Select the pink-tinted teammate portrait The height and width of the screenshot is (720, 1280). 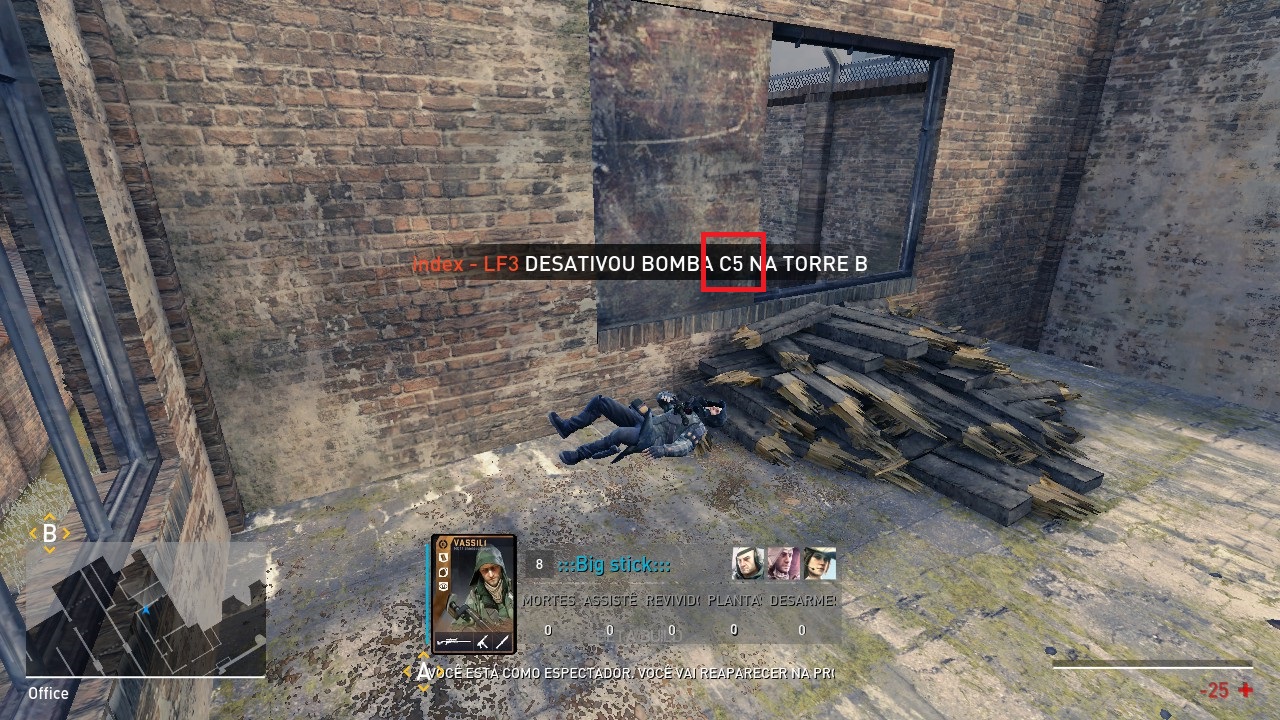(x=783, y=564)
